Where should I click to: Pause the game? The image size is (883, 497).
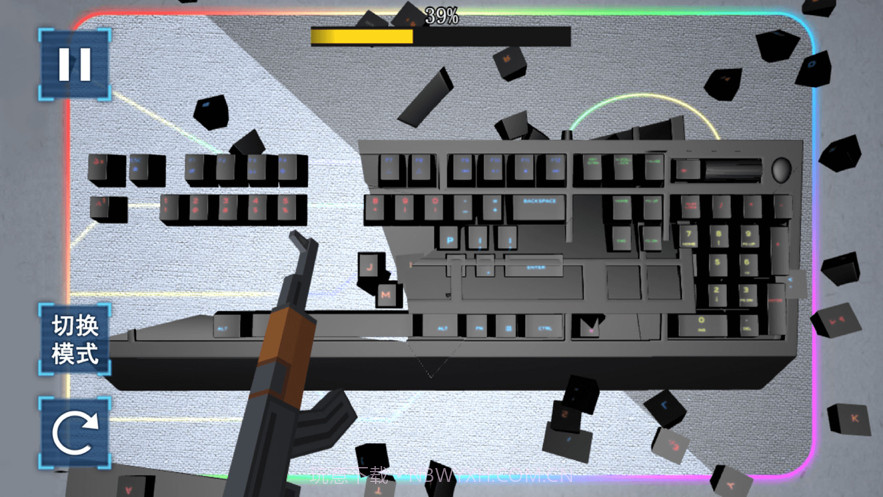click(x=74, y=64)
